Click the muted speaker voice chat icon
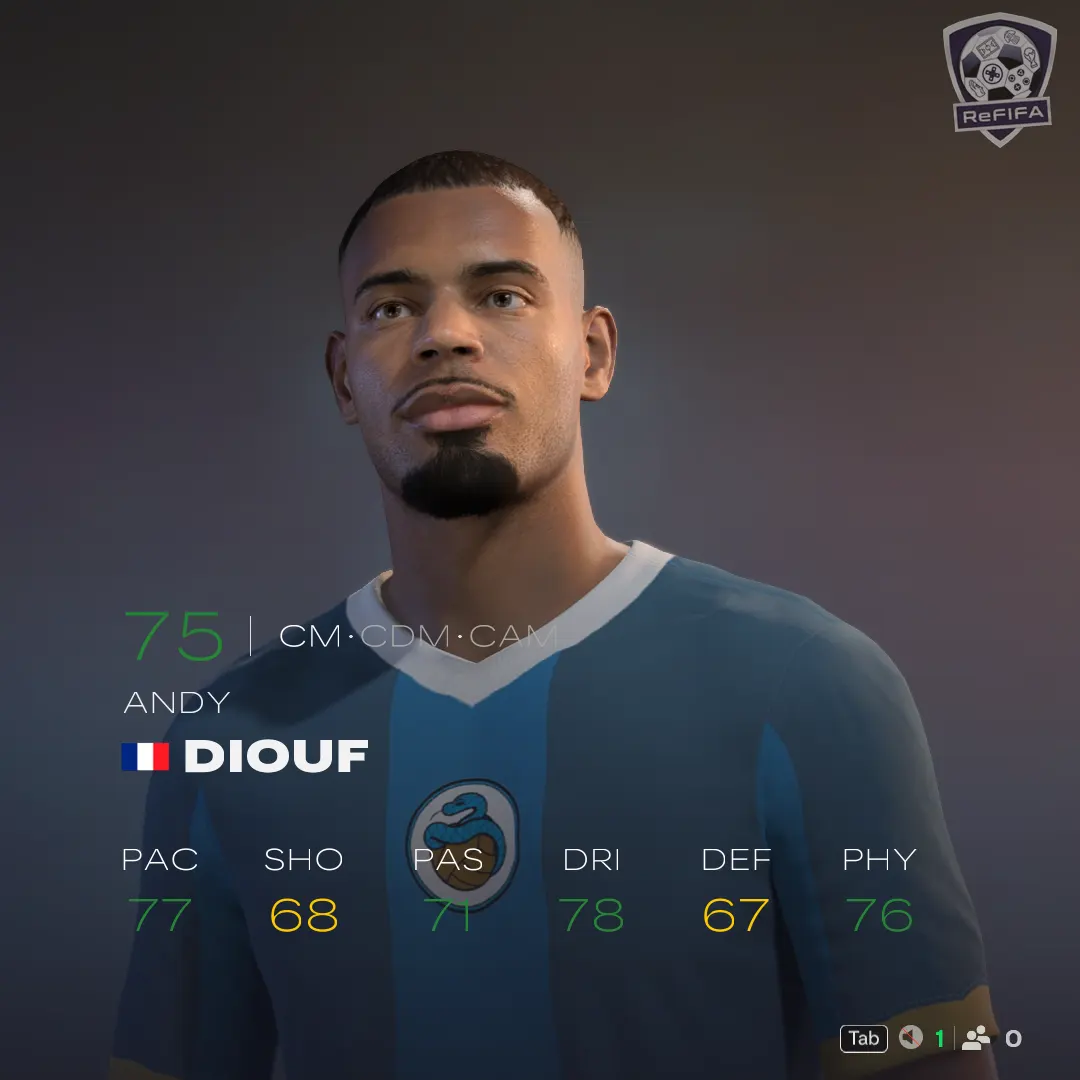 click(x=910, y=1038)
